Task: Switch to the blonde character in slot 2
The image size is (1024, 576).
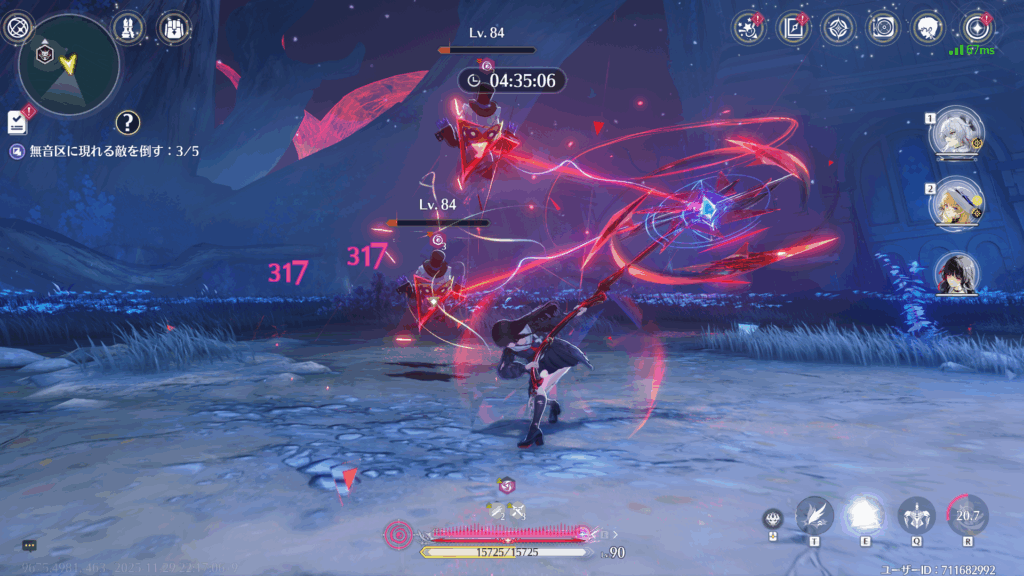Action: click(958, 203)
